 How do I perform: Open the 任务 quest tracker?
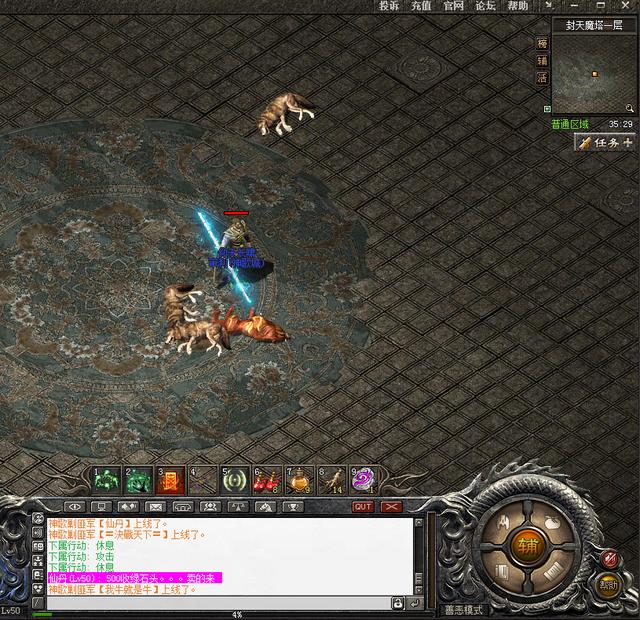[x=606, y=143]
